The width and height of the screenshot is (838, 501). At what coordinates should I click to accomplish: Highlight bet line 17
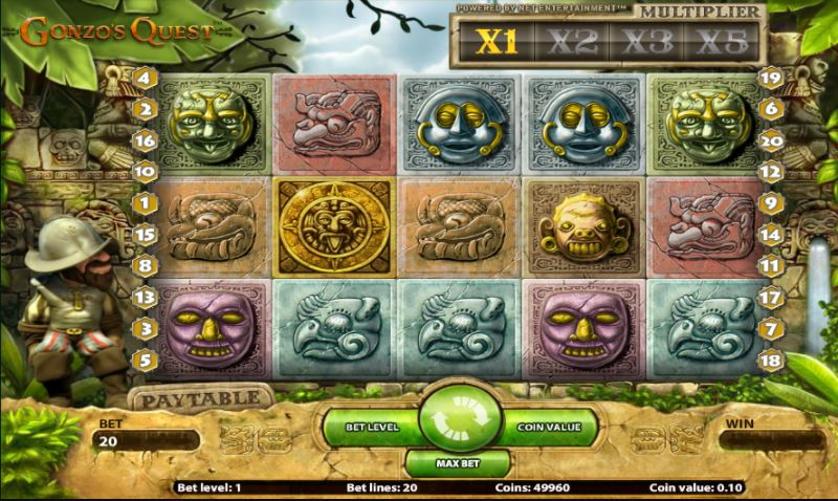[770, 297]
